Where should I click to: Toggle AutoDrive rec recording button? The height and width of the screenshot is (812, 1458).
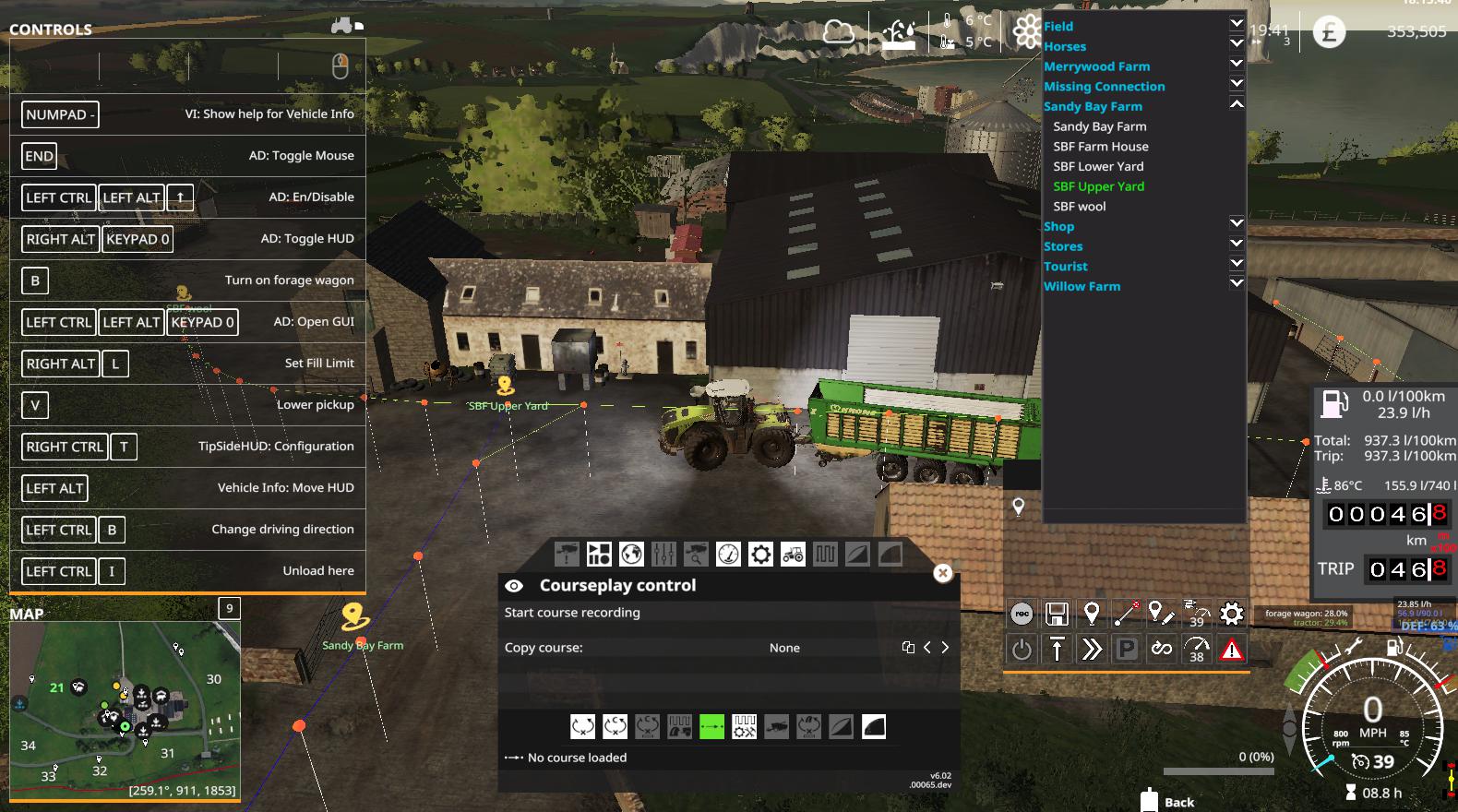pos(1022,614)
